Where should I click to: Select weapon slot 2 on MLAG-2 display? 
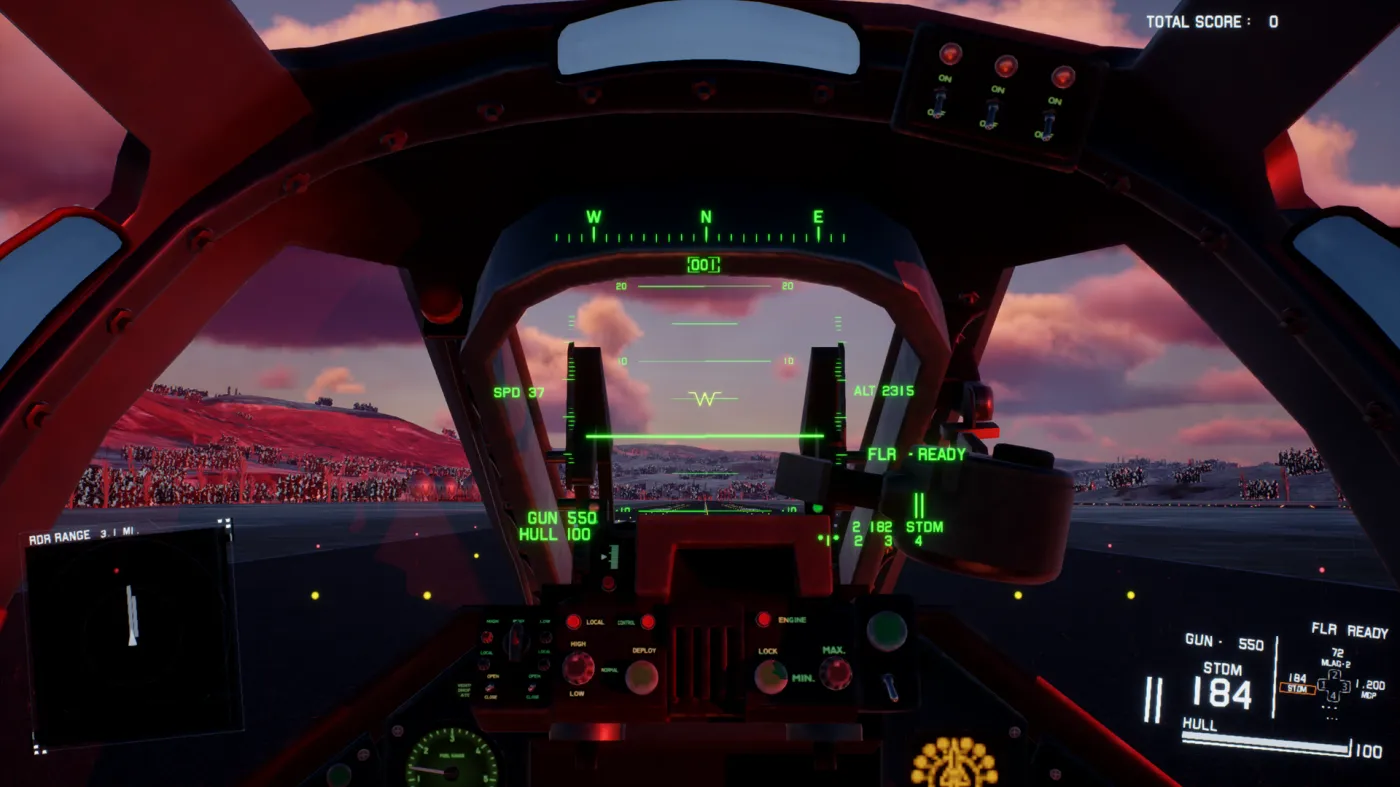pos(1334,675)
